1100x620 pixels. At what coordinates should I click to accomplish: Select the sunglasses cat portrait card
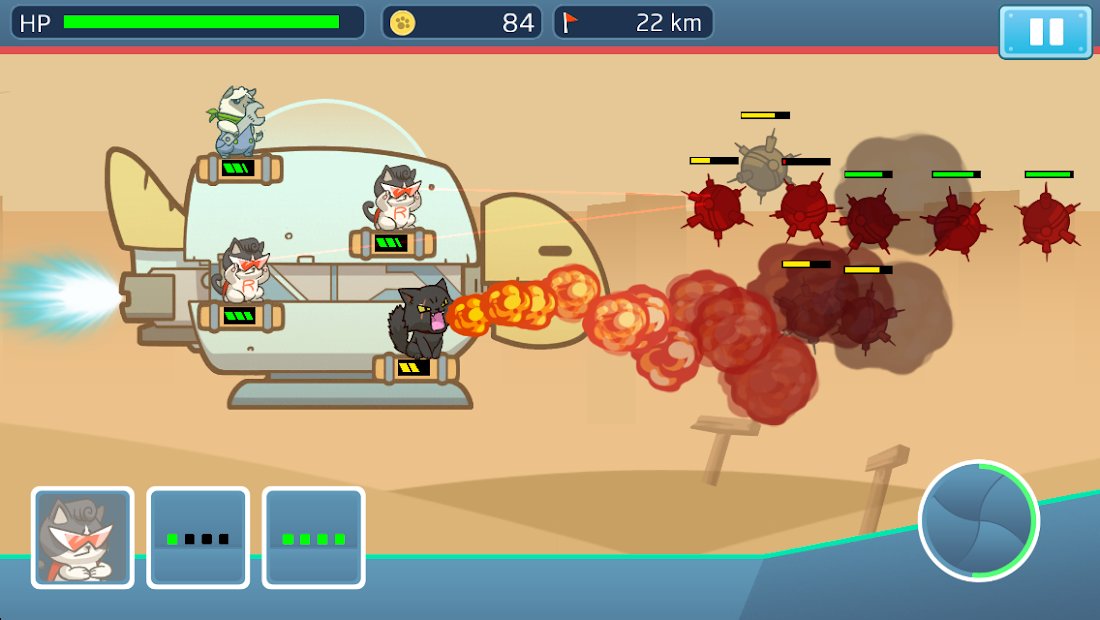click(x=82, y=537)
